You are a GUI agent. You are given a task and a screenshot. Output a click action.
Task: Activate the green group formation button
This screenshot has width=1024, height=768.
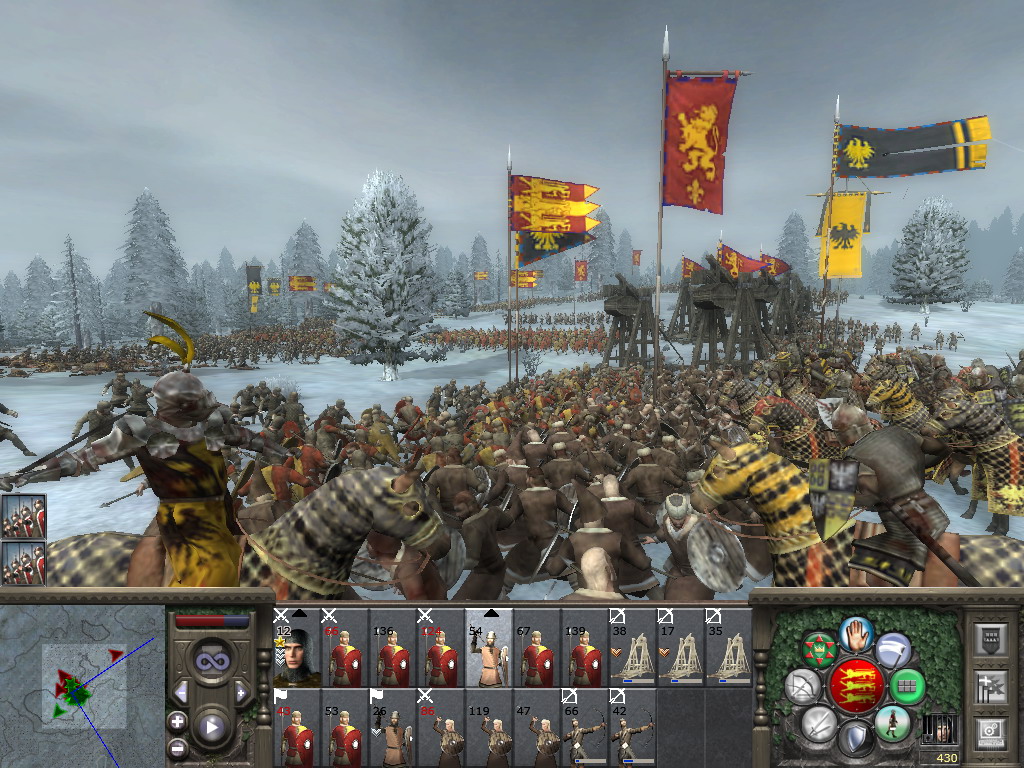908,686
